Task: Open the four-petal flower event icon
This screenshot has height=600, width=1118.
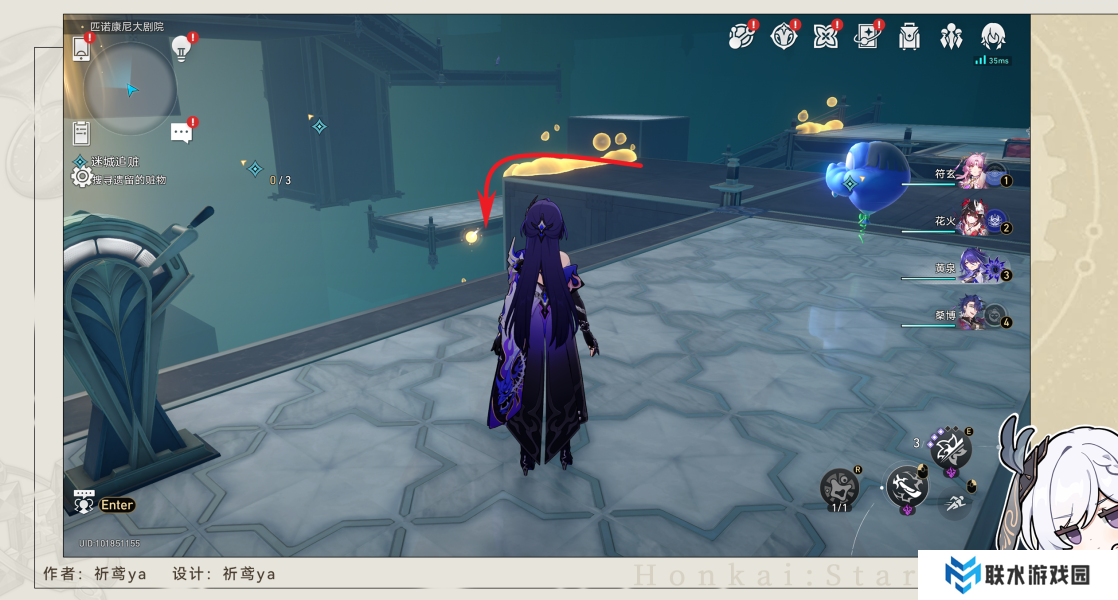Action: [826, 37]
